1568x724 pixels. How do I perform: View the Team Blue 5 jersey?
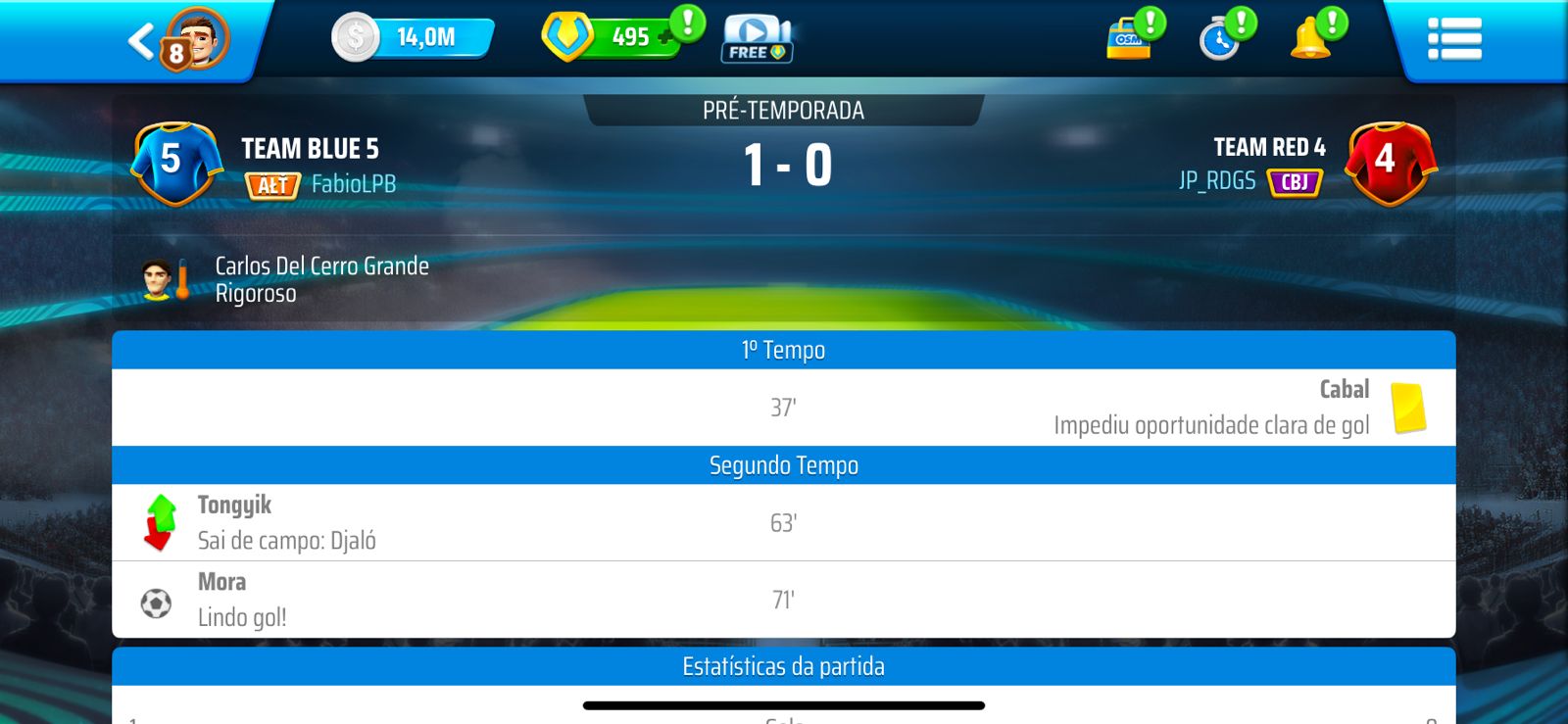174,162
